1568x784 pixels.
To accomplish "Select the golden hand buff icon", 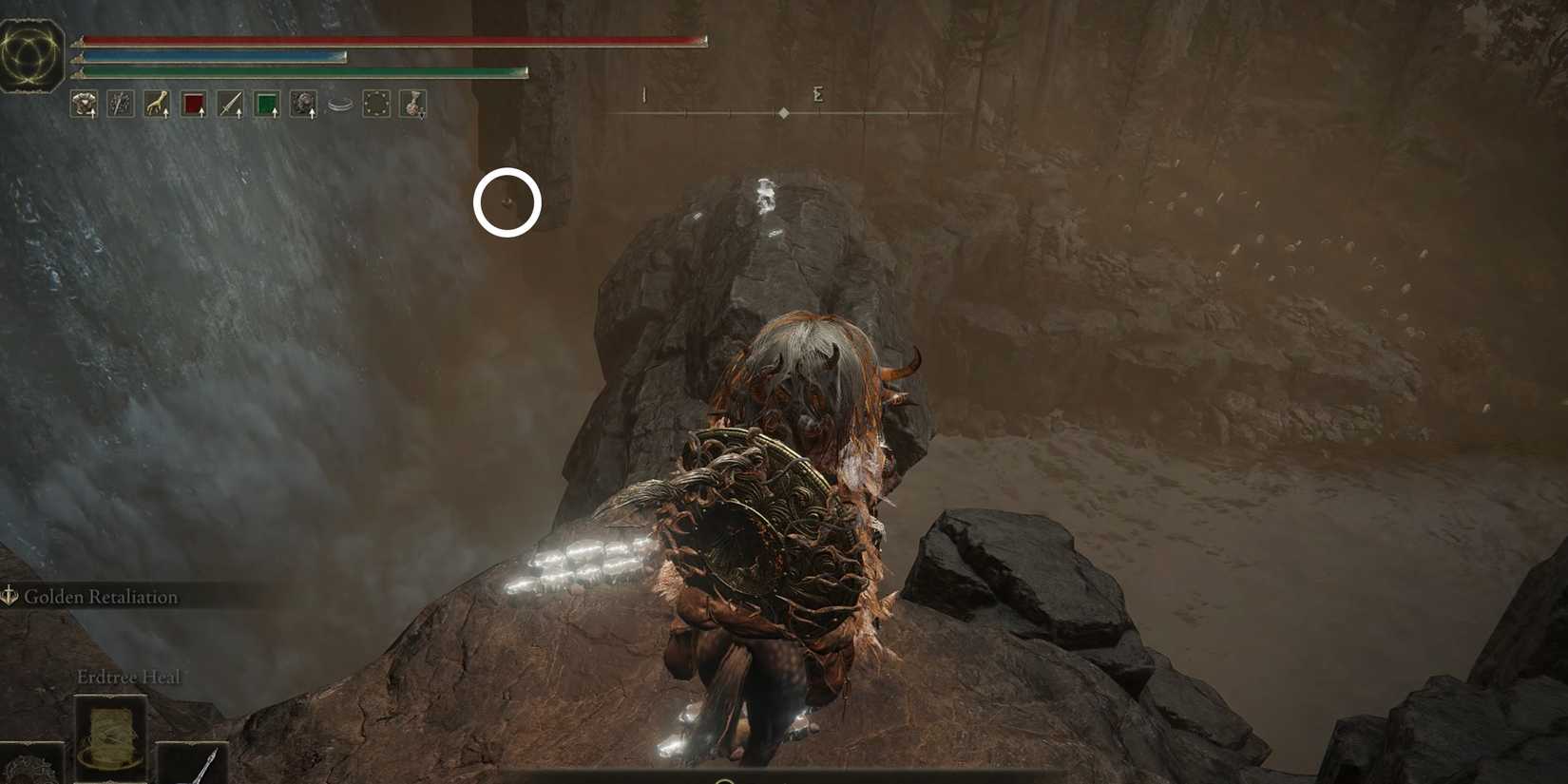I will [155, 105].
